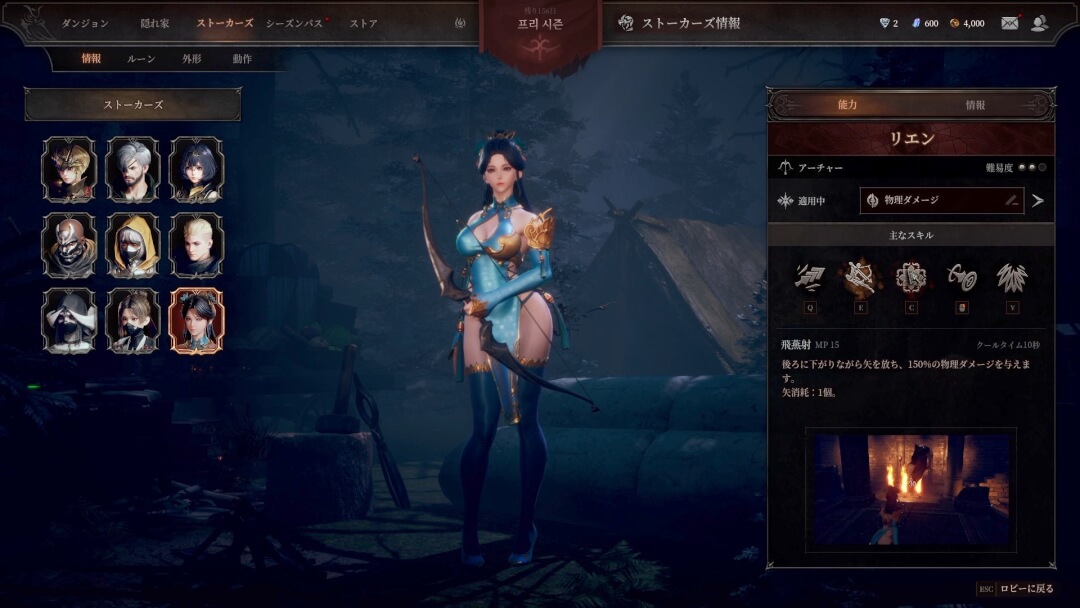Show the 動作 sub-tab
The image size is (1080, 608).
pyautogui.click(x=242, y=59)
